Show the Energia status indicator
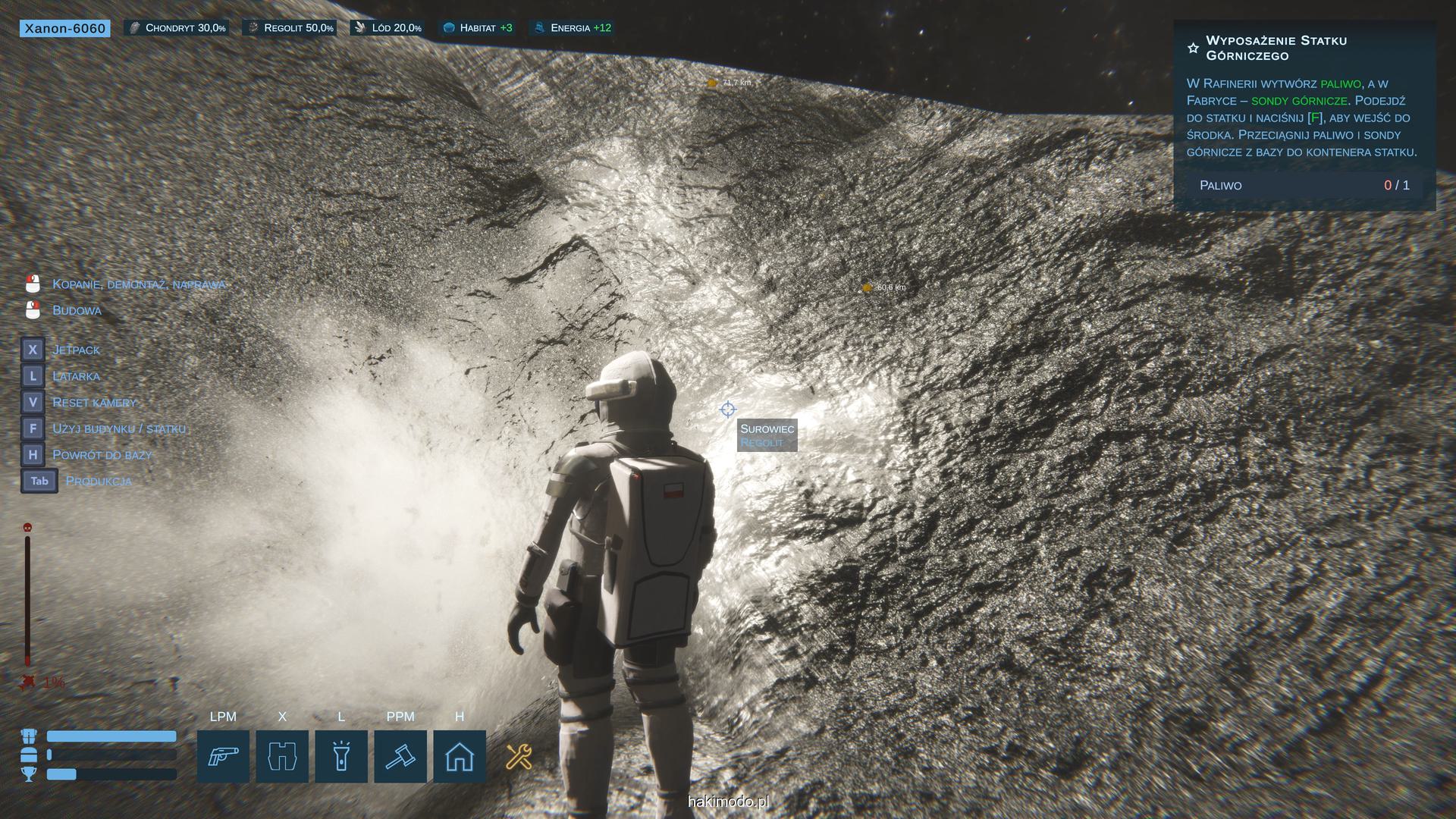 (x=573, y=28)
